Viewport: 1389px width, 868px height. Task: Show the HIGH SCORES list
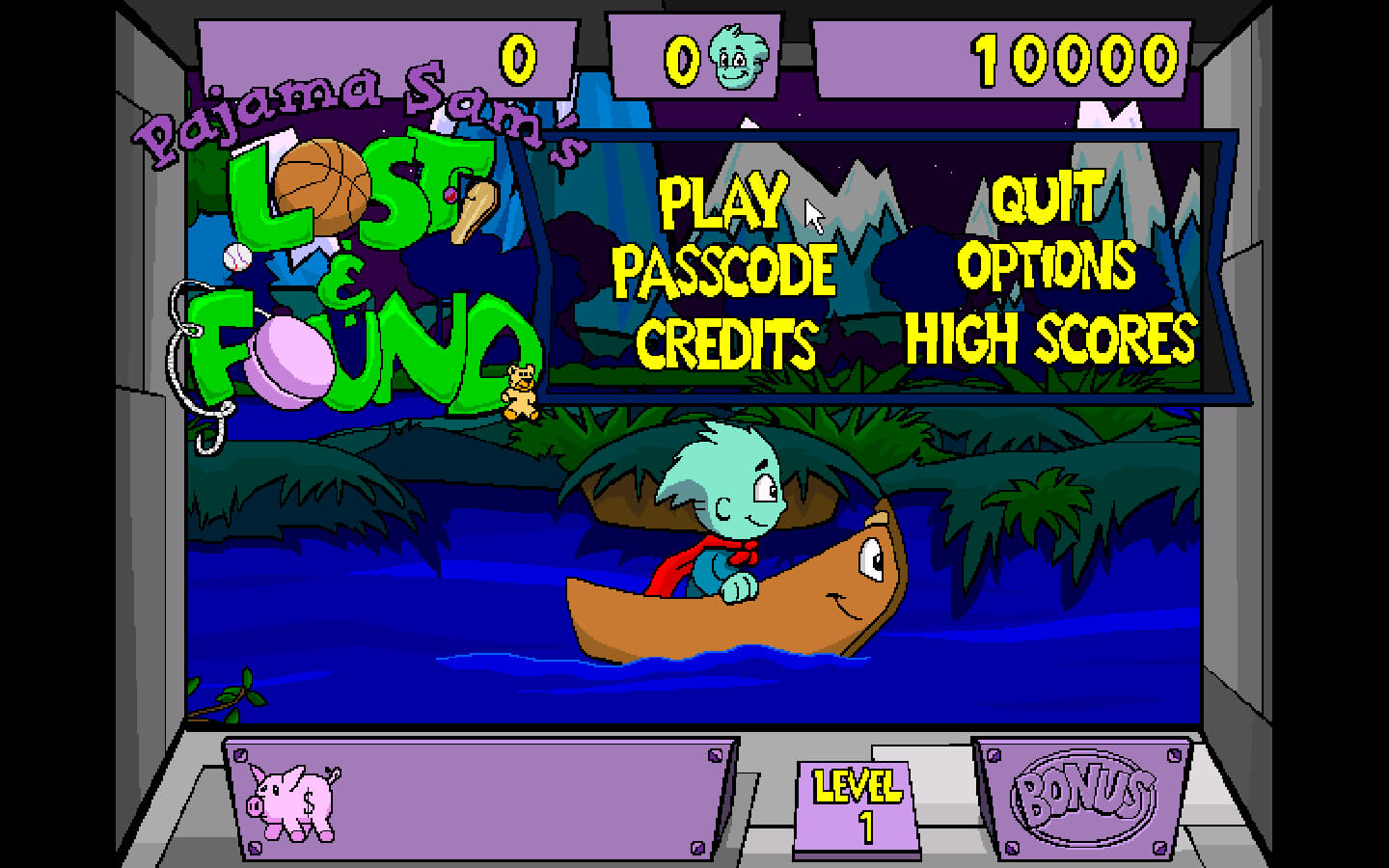click(1049, 339)
